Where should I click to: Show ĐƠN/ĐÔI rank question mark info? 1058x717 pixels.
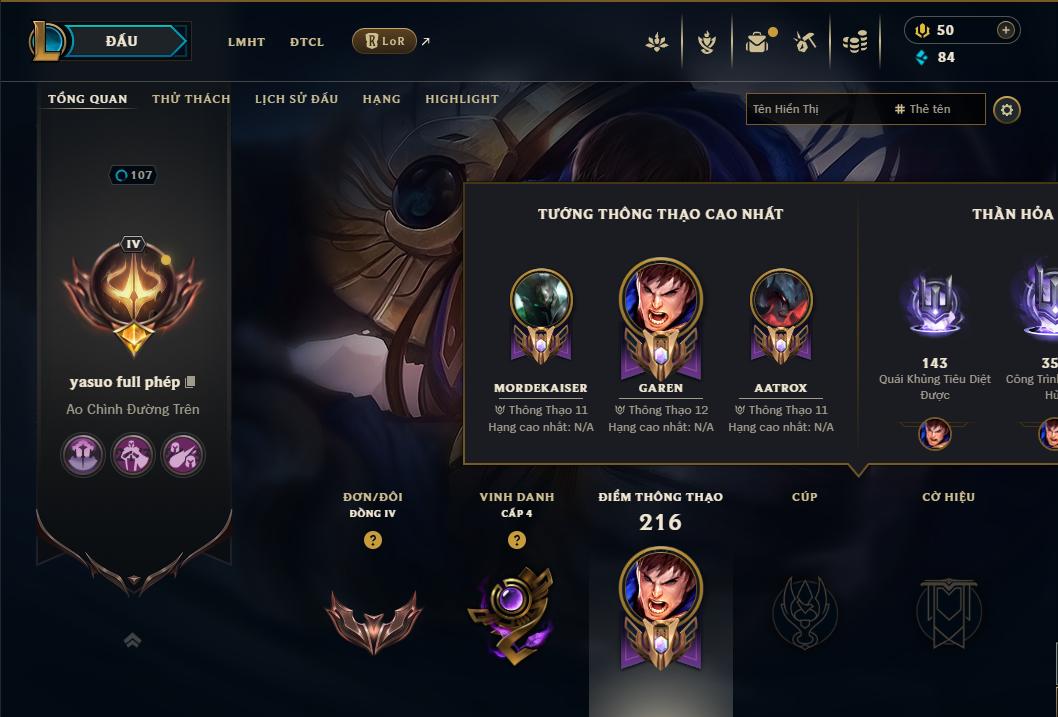[x=373, y=540]
